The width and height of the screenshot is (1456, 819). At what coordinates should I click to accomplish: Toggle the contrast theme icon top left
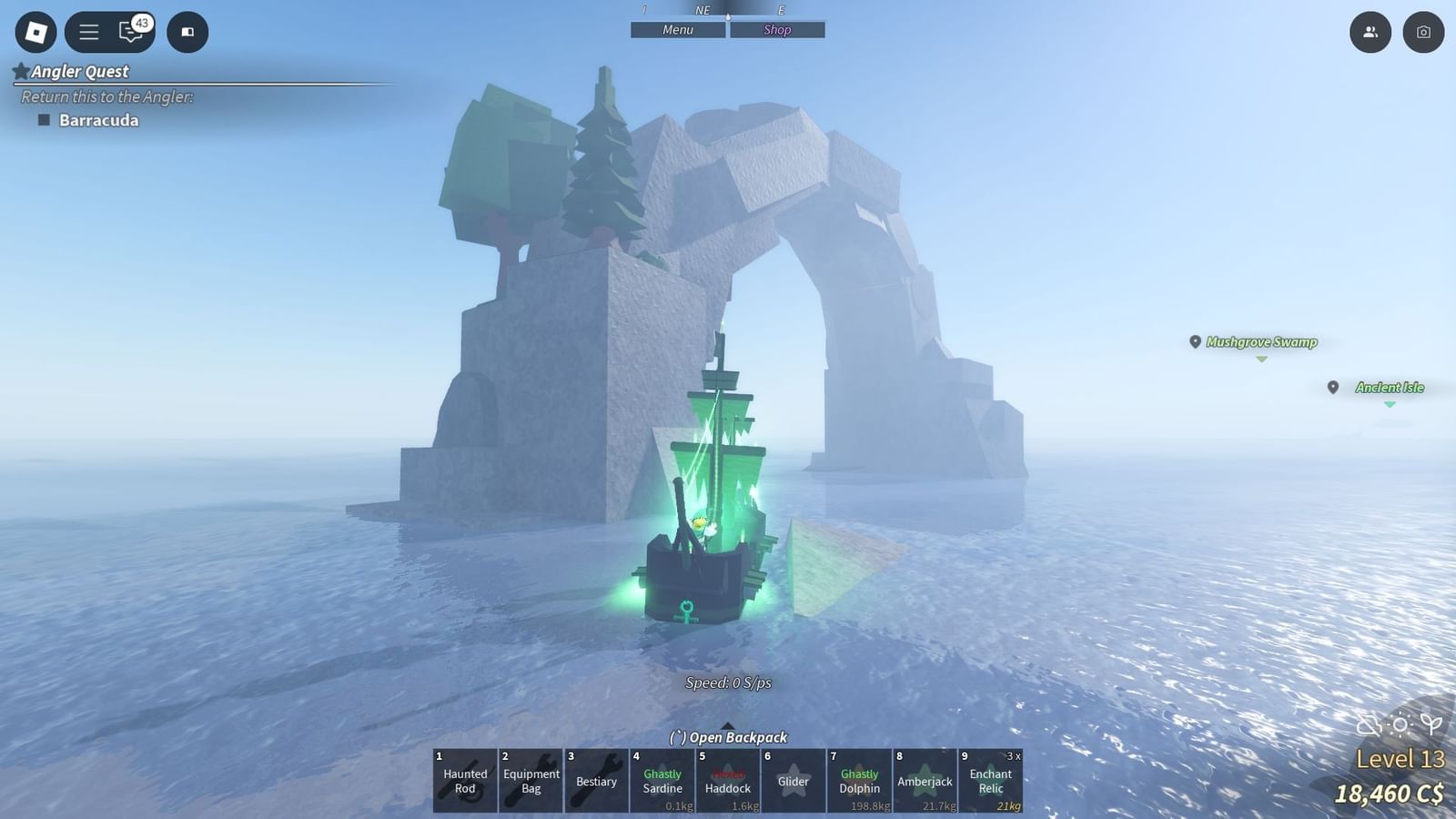pyautogui.click(x=188, y=32)
